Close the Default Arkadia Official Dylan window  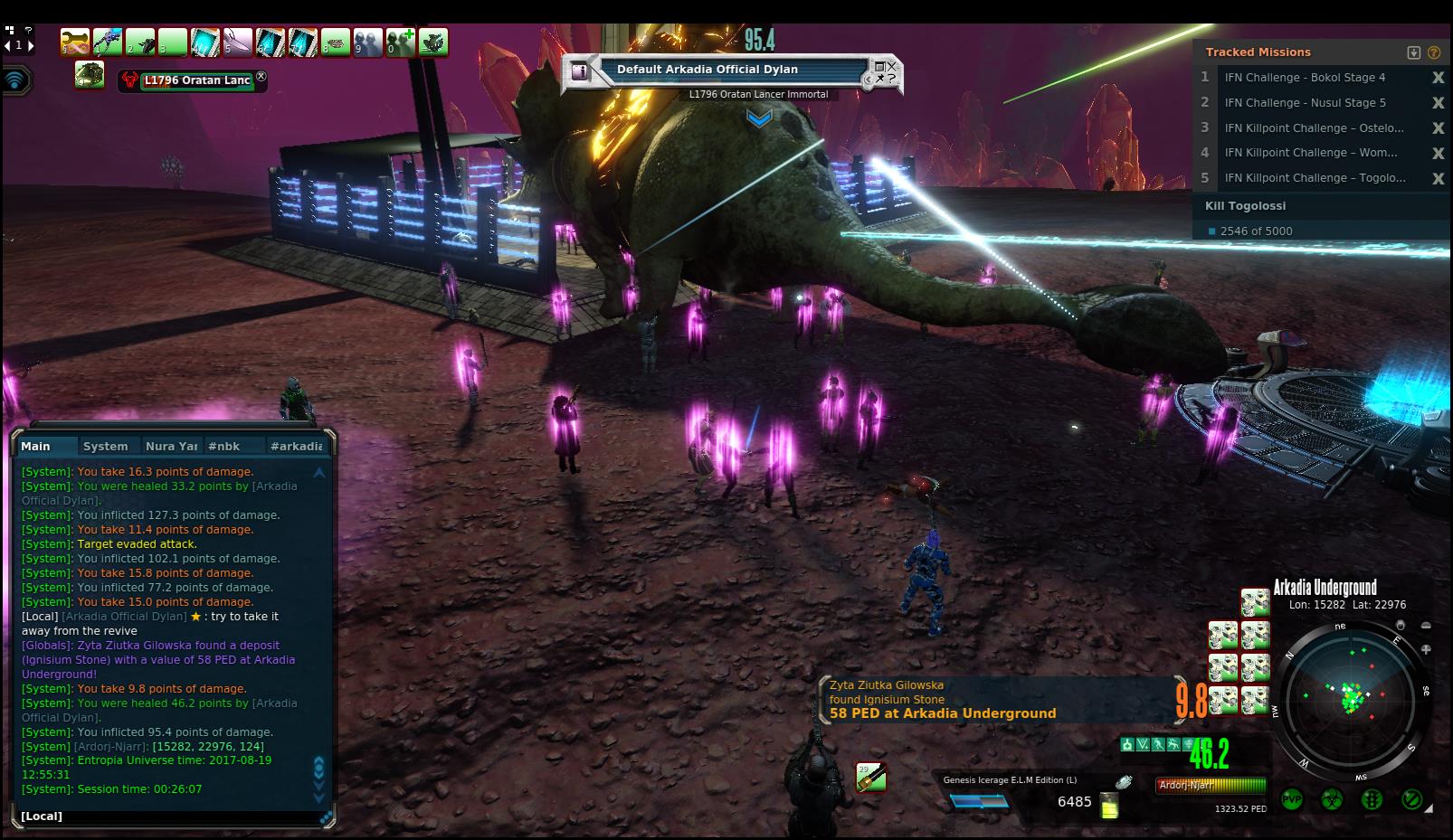[891, 65]
